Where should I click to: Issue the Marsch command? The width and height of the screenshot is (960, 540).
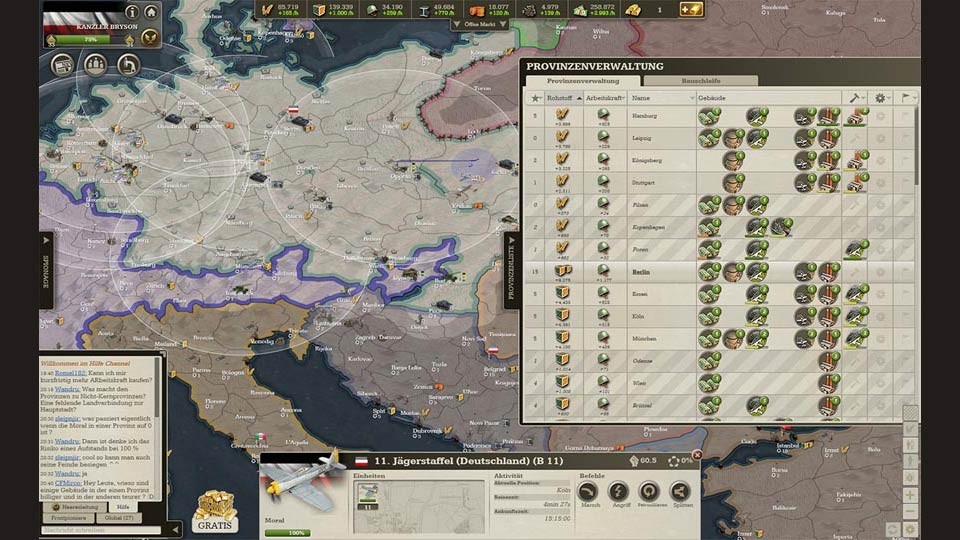[588, 491]
